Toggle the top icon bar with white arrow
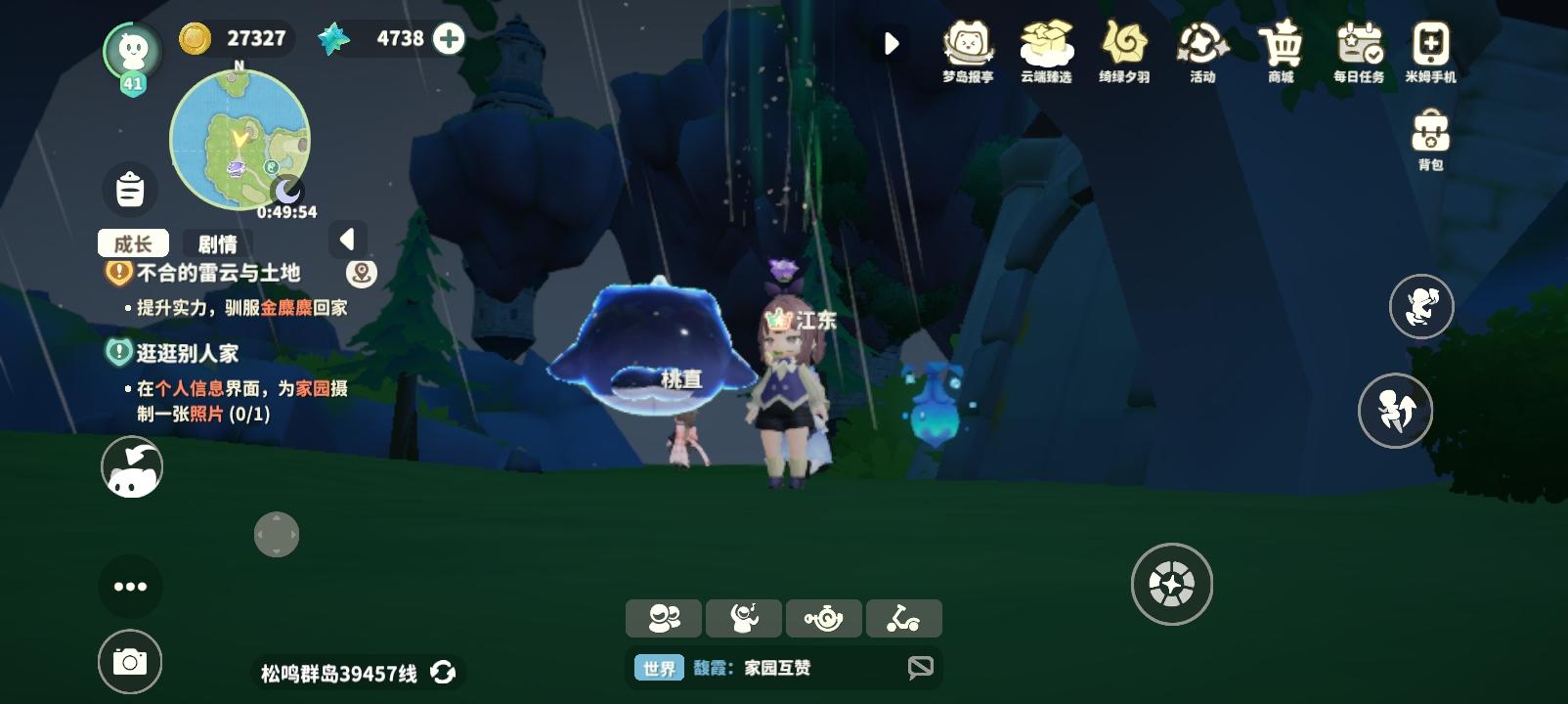The width and height of the screenshot is (1568, 704). click(890, 44)
